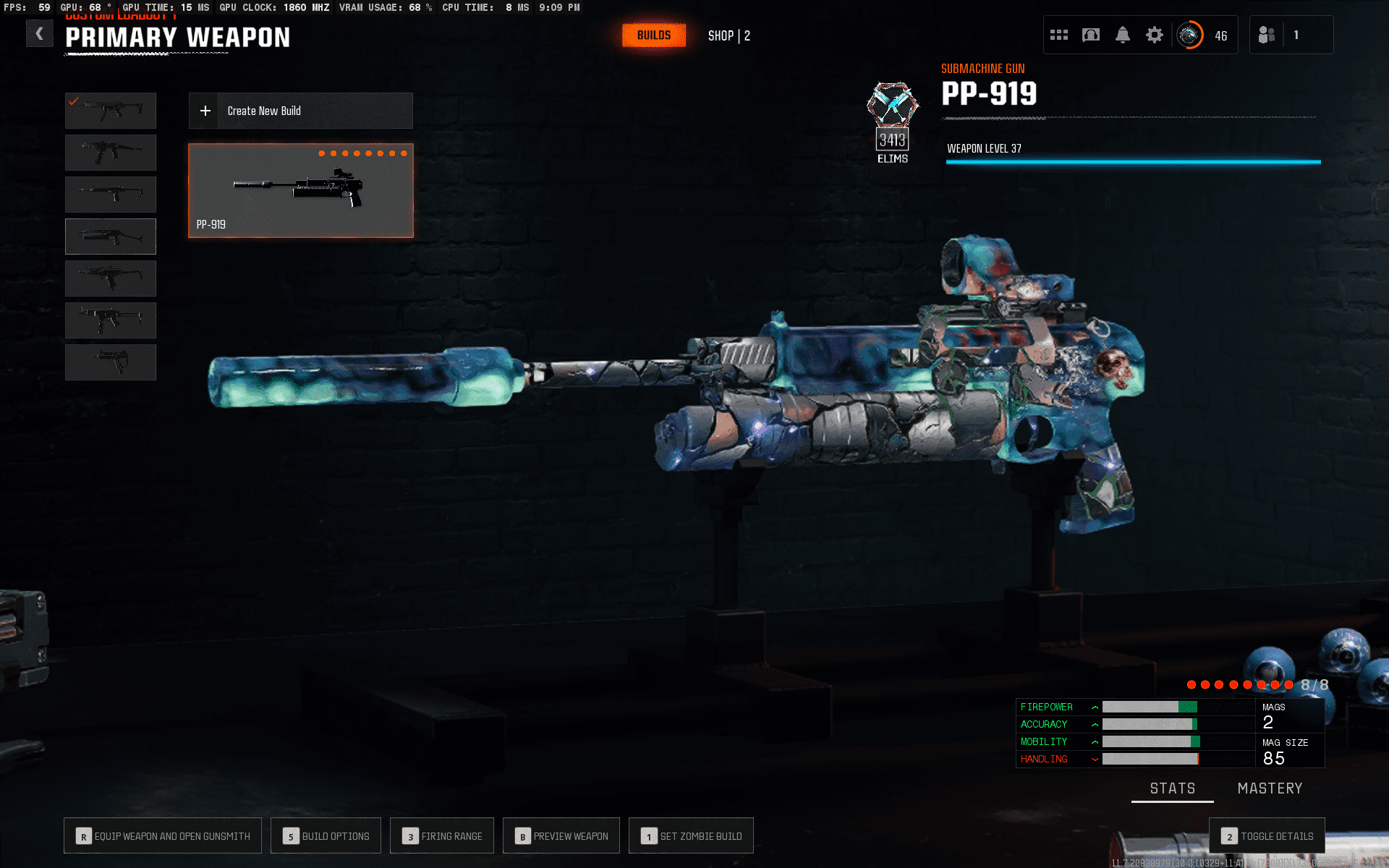Open the Shop tab
The image size is (1389, 868).
pyautogui.click(x=729, y=35)
